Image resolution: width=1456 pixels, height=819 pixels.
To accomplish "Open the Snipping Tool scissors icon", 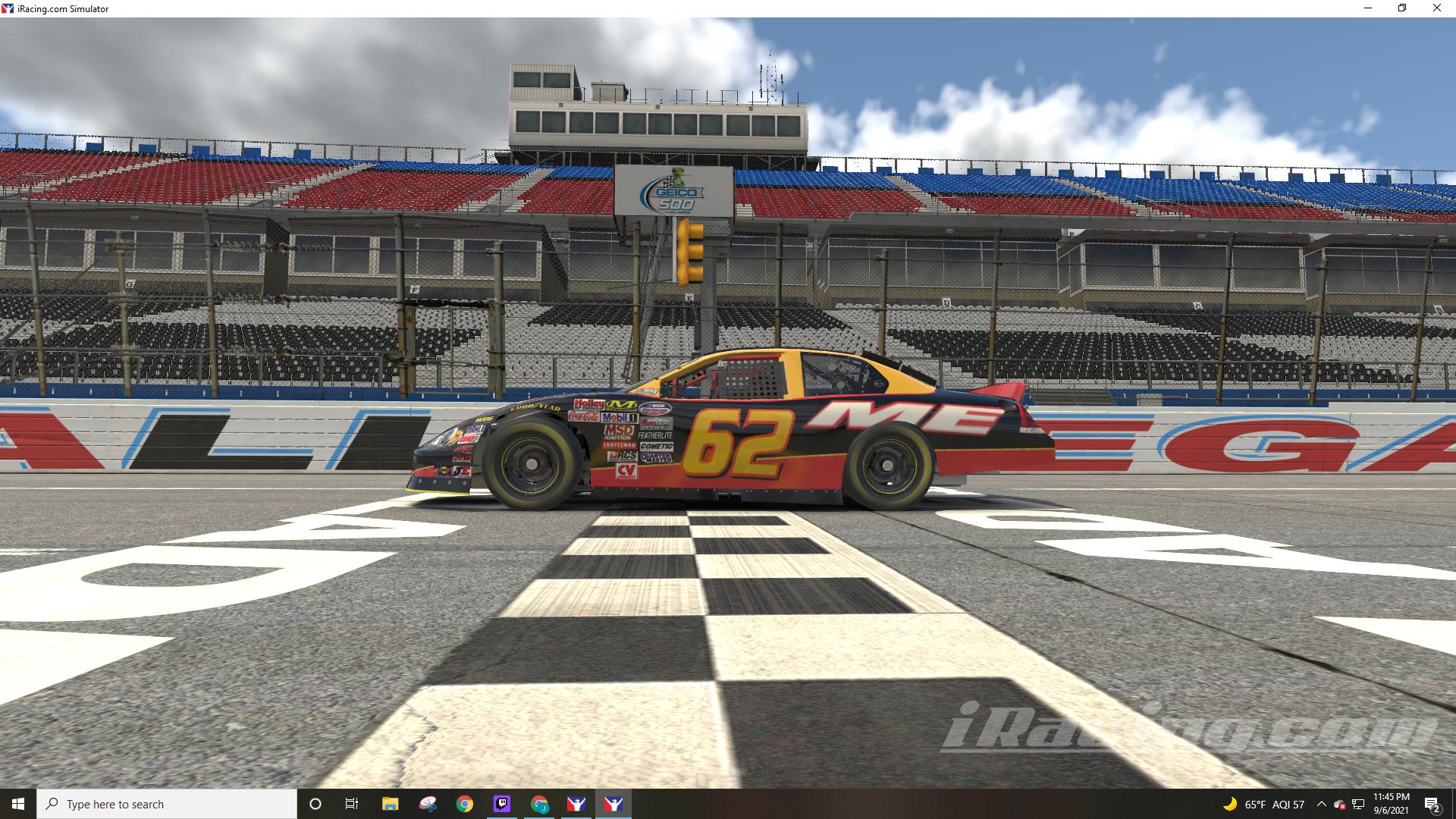I will pos(425,804).
